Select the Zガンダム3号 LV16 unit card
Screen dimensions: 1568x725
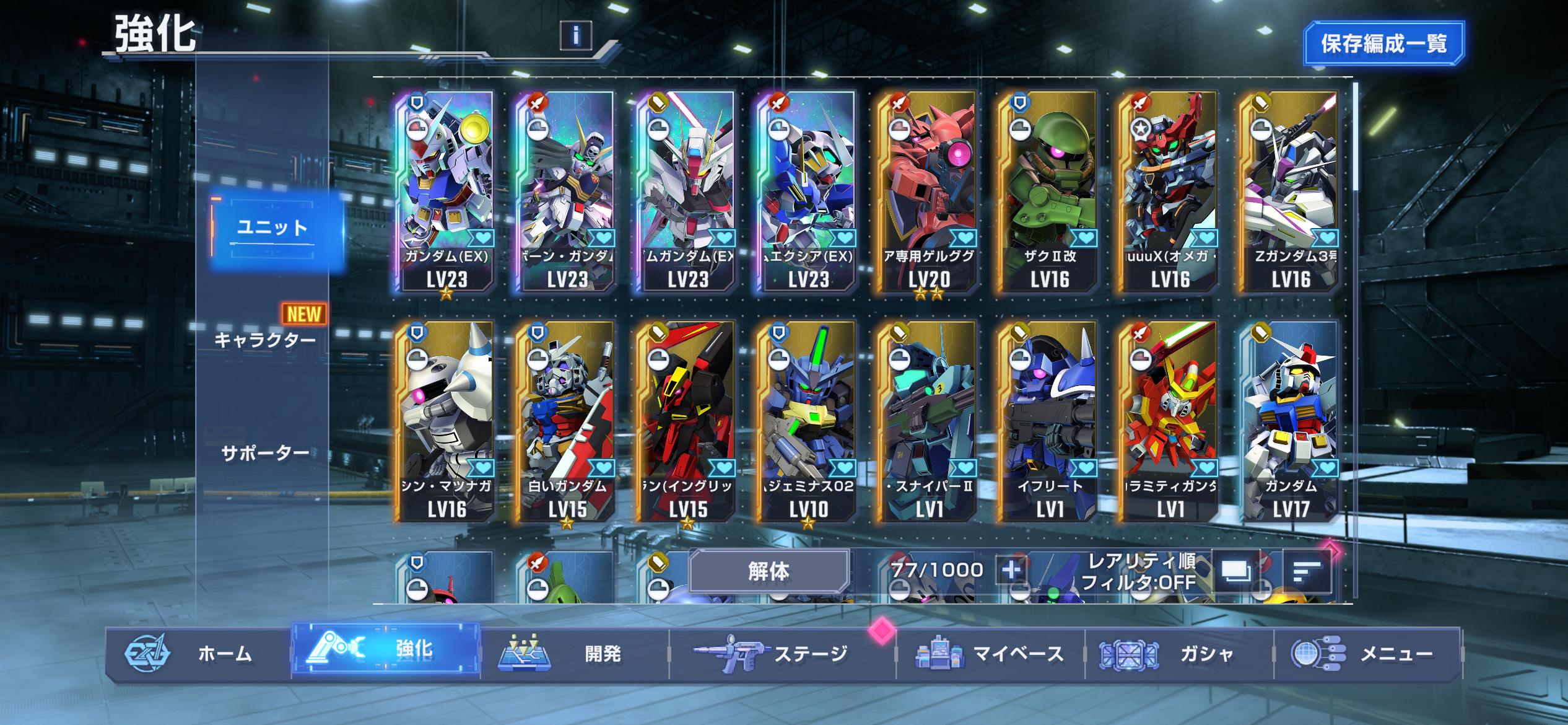pos(1291,192)
